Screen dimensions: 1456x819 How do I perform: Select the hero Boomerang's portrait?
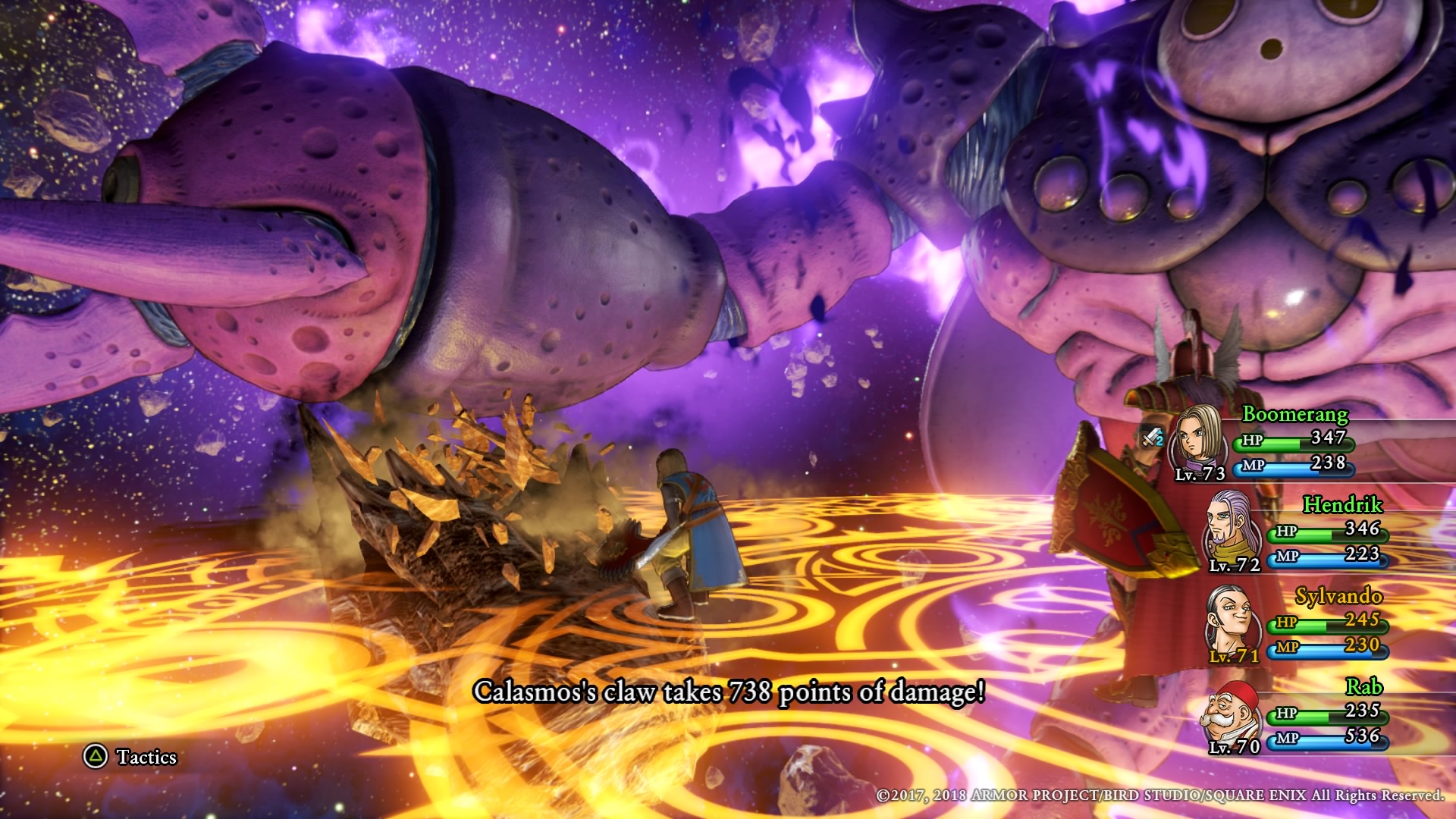coord(1197,441)
